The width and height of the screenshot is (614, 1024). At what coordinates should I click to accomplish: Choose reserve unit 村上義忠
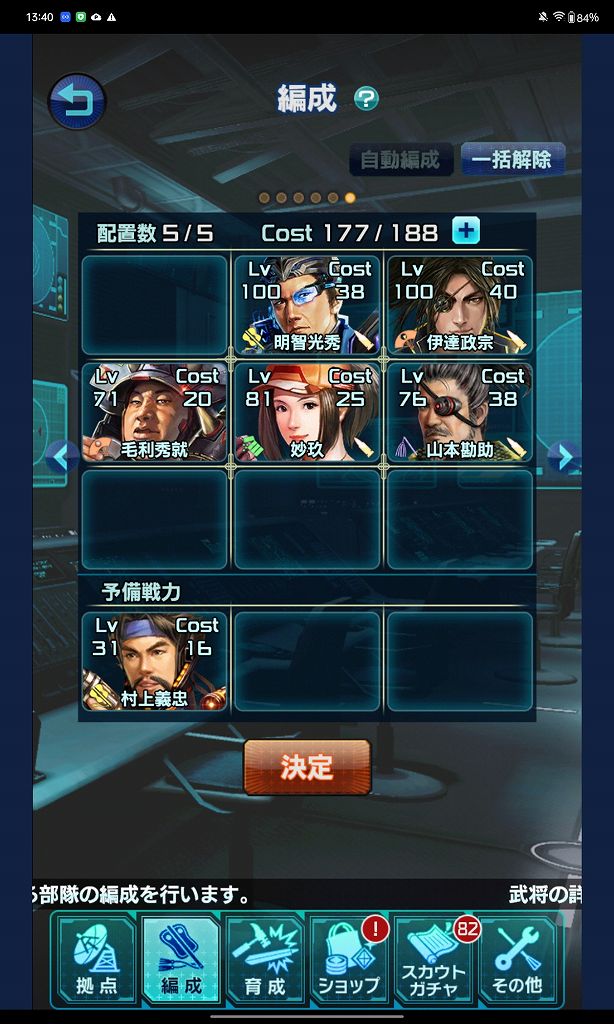point(154,661)
